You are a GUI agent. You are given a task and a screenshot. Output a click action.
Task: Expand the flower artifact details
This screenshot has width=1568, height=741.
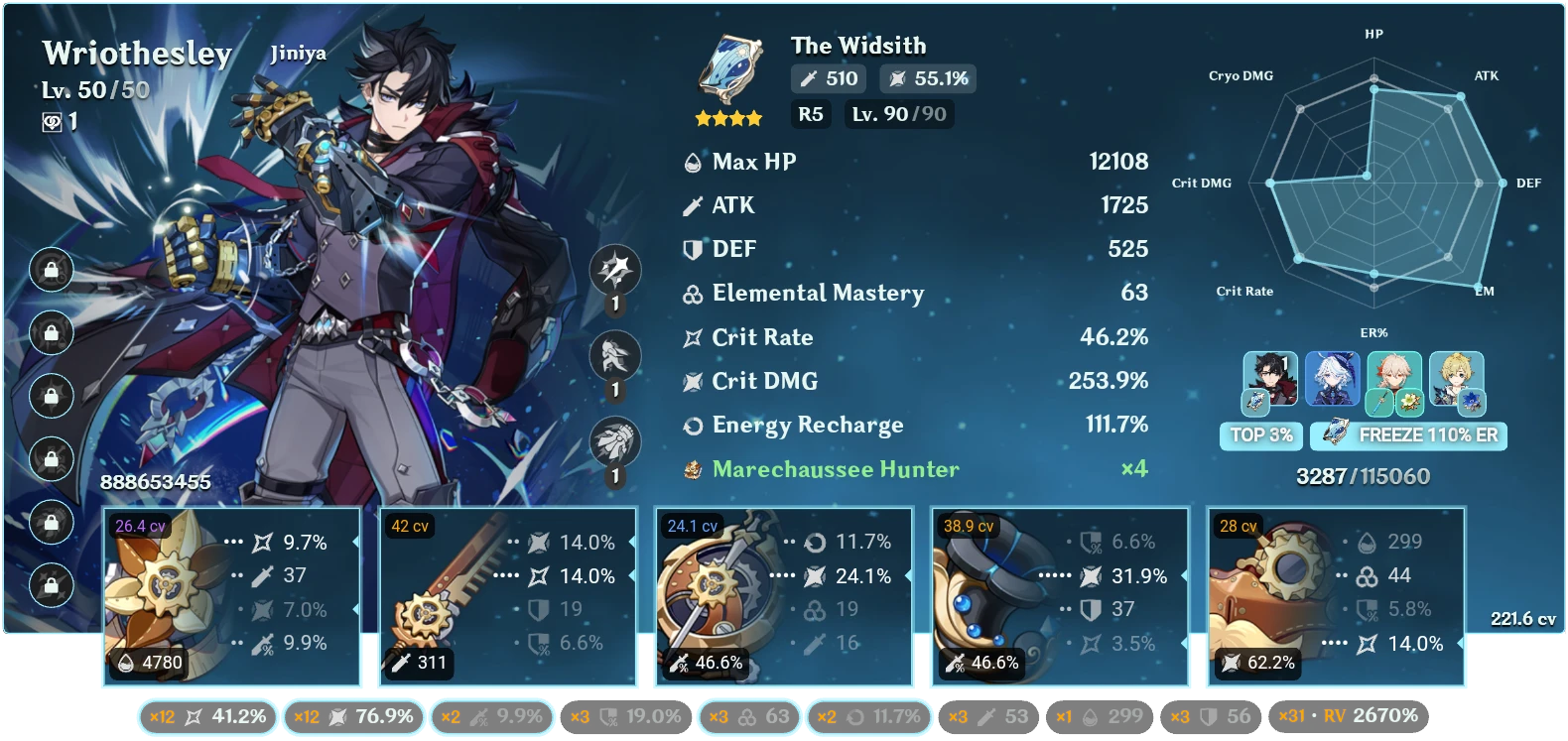(233, 595)
